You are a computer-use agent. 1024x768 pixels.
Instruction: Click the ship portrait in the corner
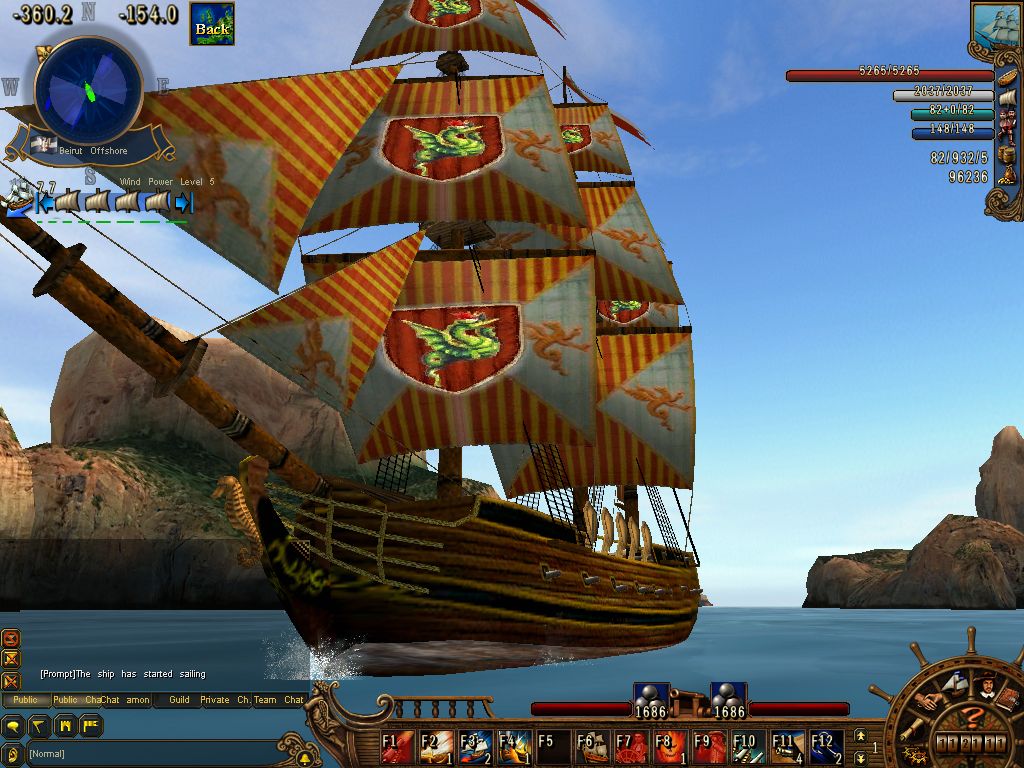[x=996, y=24]
